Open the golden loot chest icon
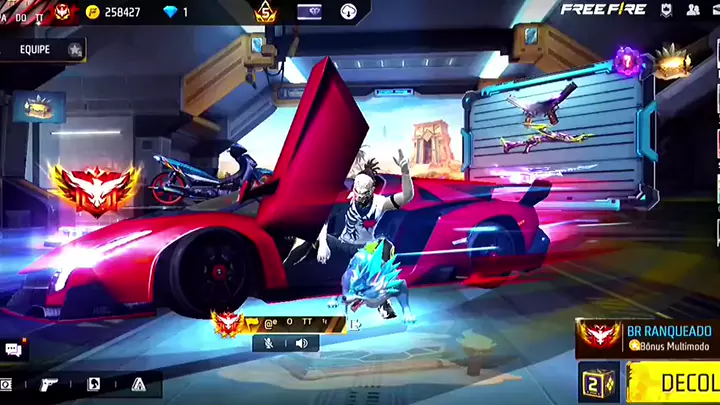 pyautogui.click(x=672, y=60)
